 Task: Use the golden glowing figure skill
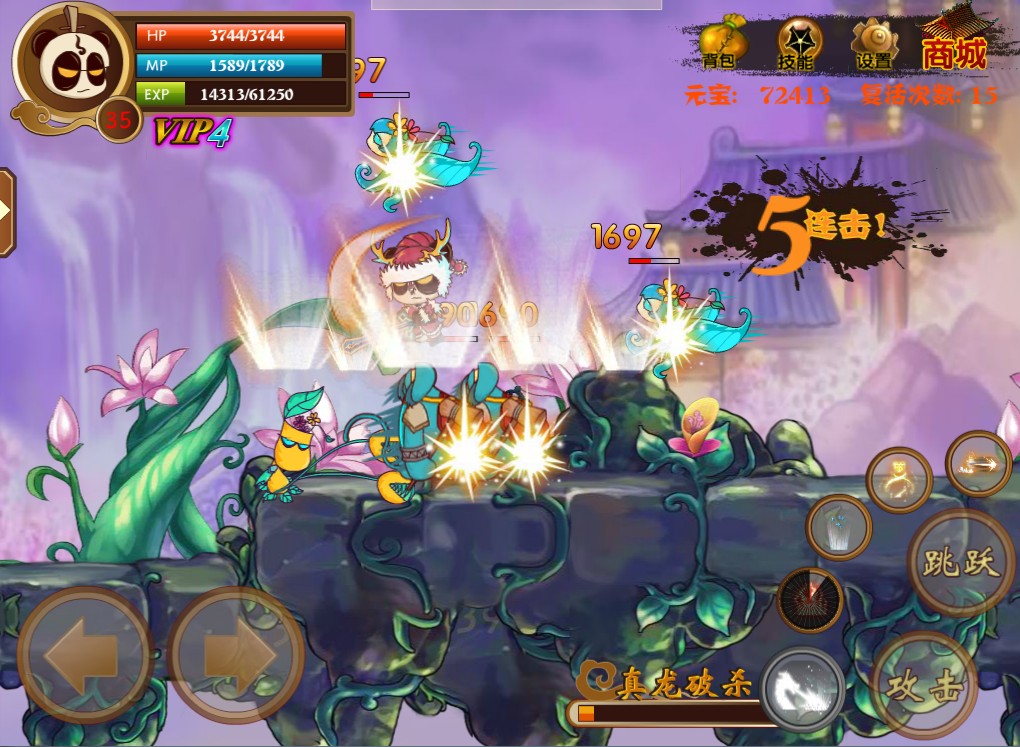tap(899, 479)
